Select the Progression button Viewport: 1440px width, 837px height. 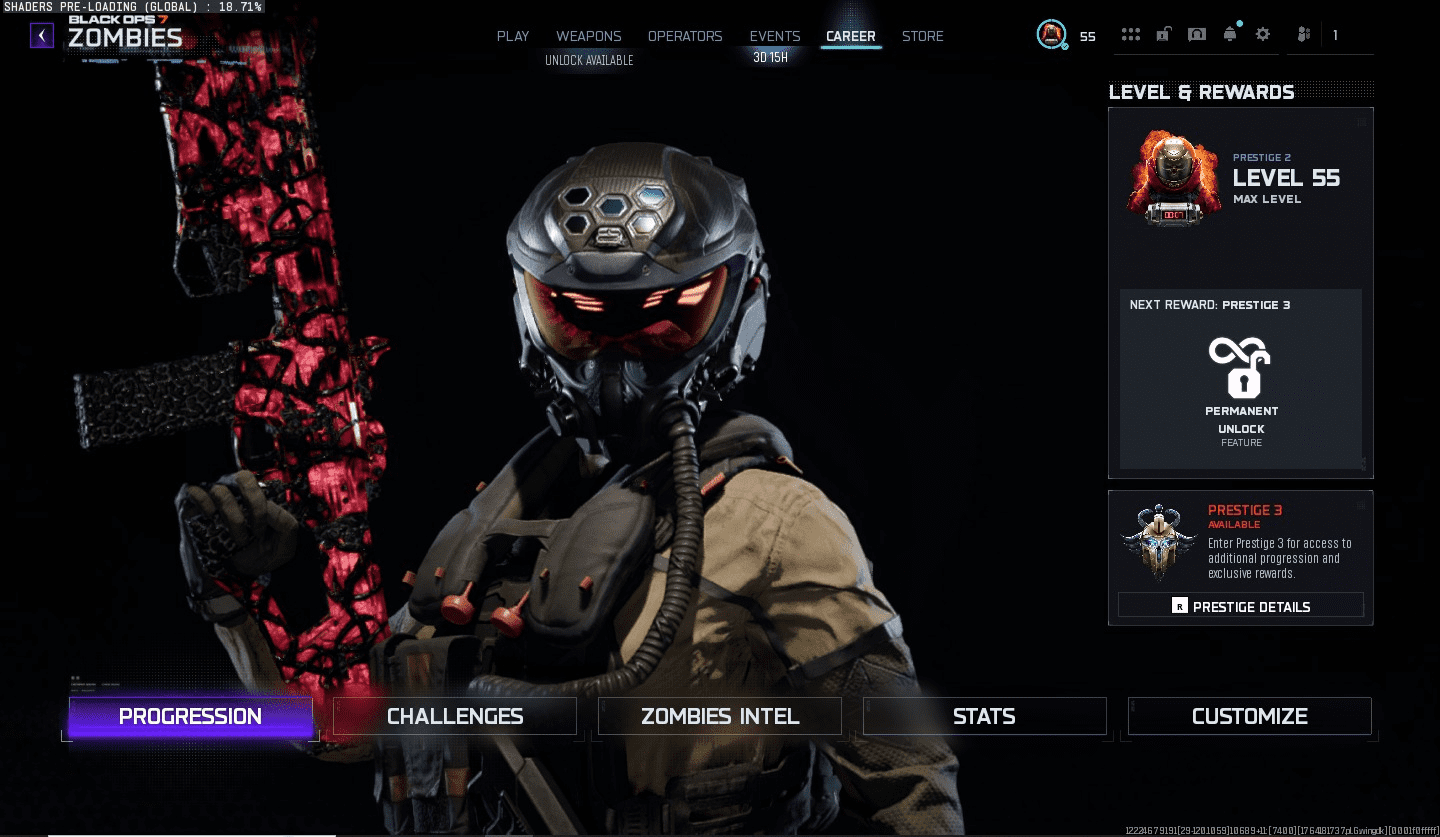point(190,716)
